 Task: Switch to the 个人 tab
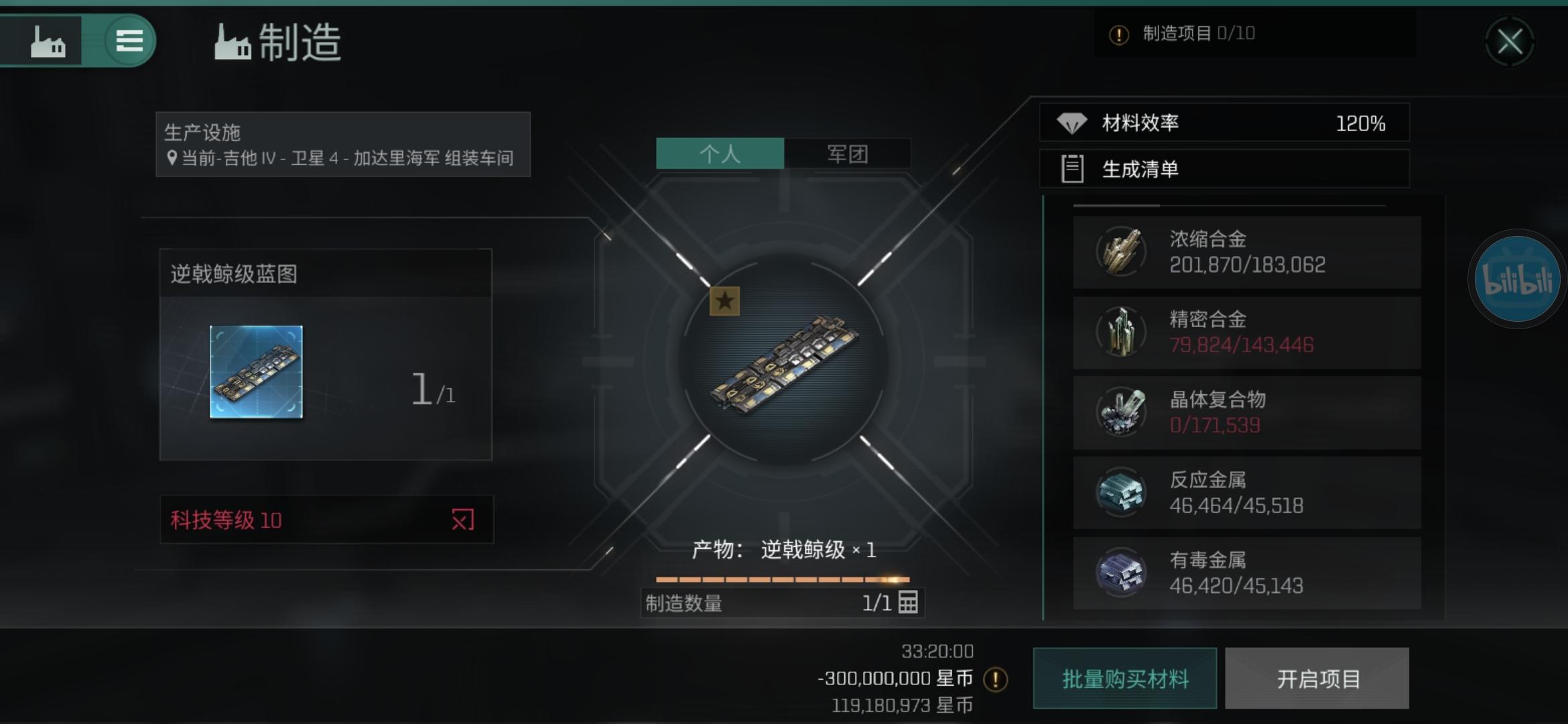[x=719, y=154]
